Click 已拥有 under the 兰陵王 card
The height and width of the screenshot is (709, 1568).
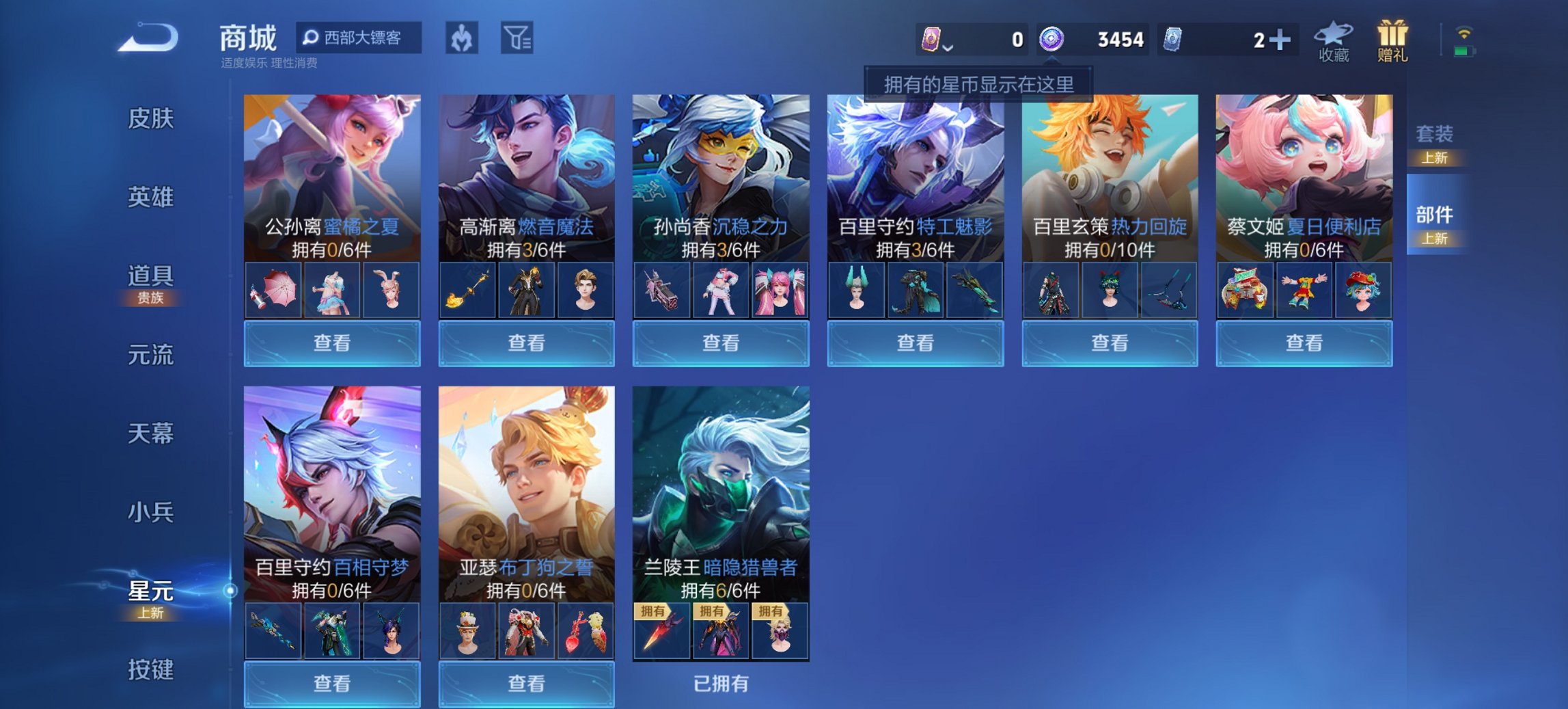coord(721,682)
